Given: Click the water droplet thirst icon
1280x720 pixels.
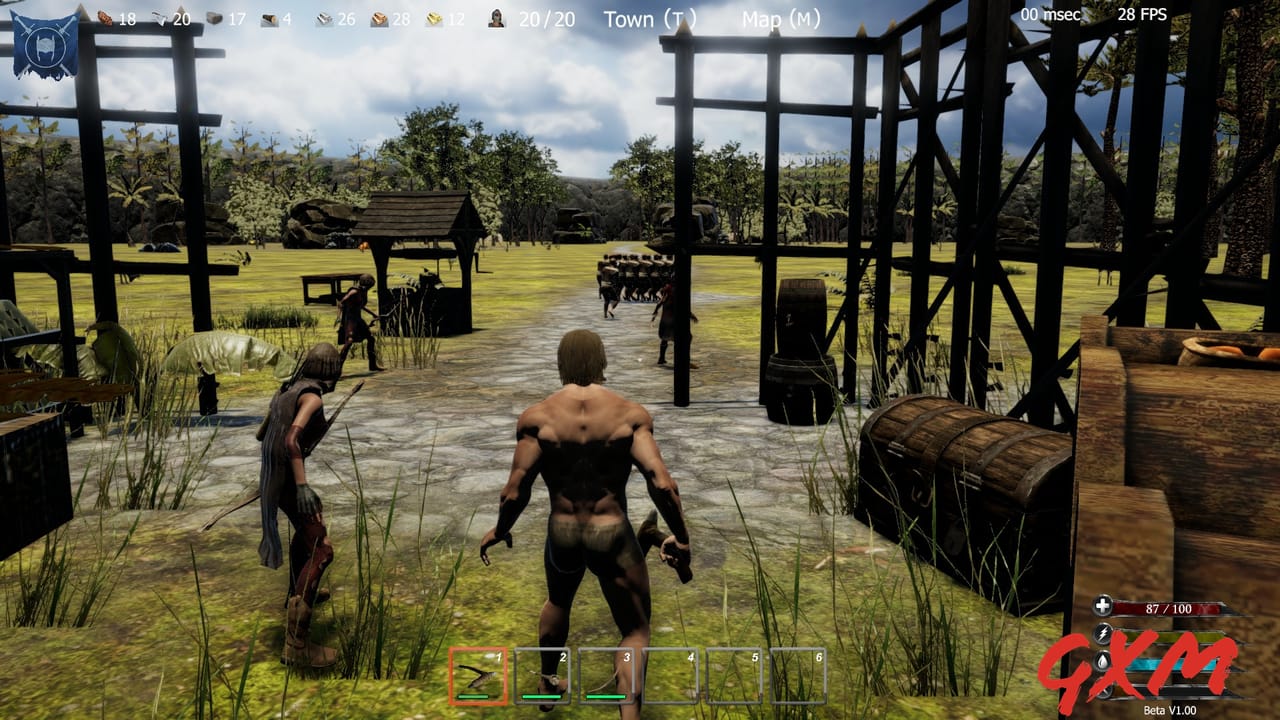Looking at the screenshot, I should tap(1102, 662).
